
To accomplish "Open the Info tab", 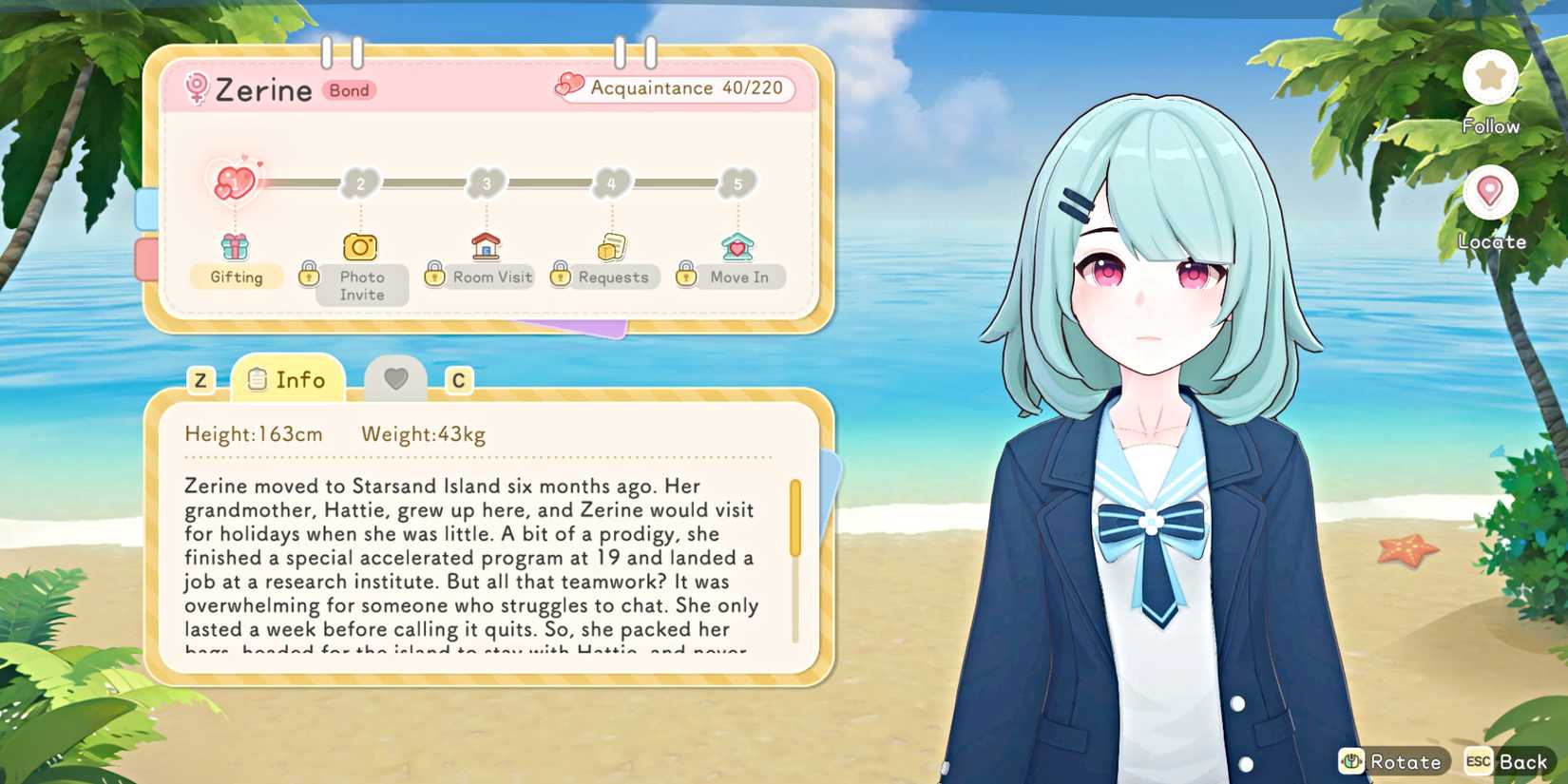I will coord(285,379).
